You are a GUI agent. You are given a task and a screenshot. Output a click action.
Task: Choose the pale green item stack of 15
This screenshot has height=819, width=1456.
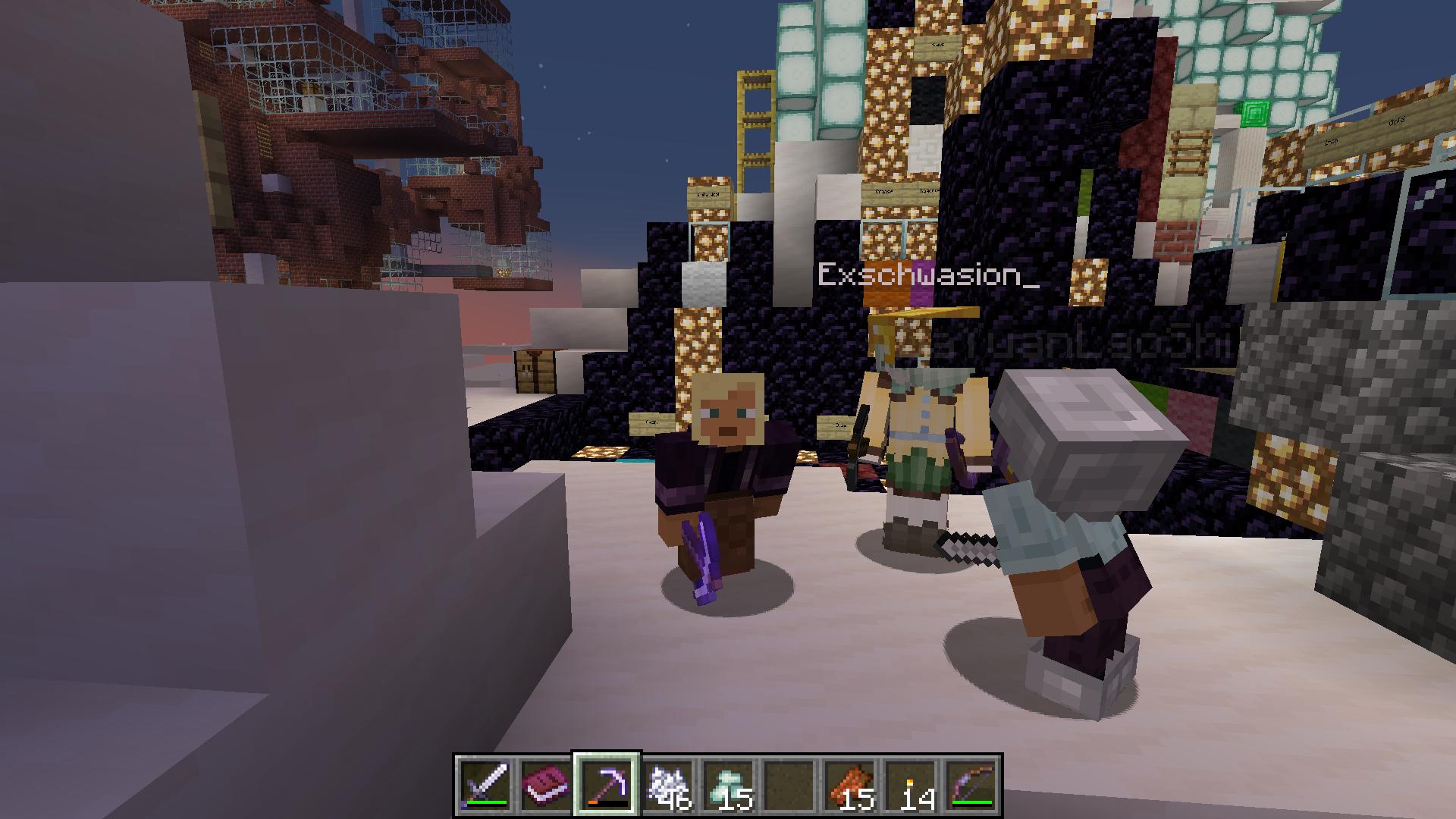(x=728, y=785)
